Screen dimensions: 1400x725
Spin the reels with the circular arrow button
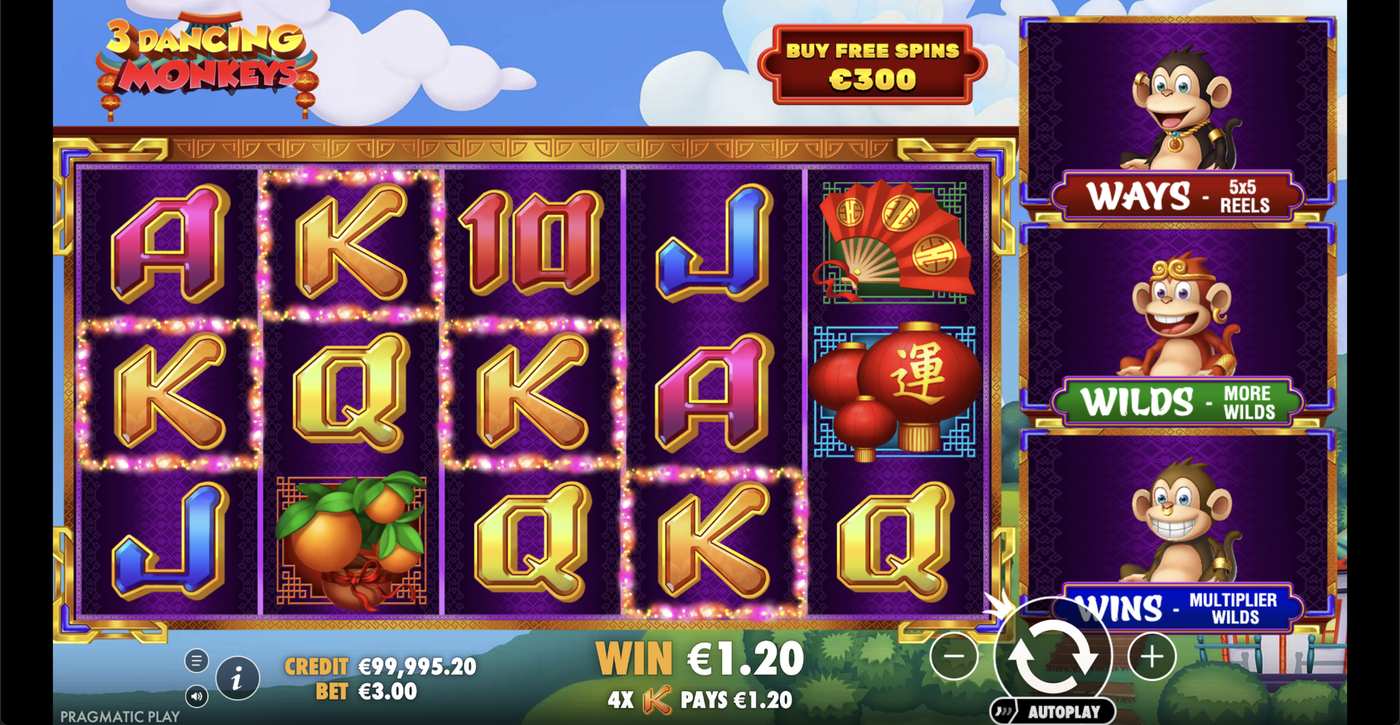[1053, 657]
